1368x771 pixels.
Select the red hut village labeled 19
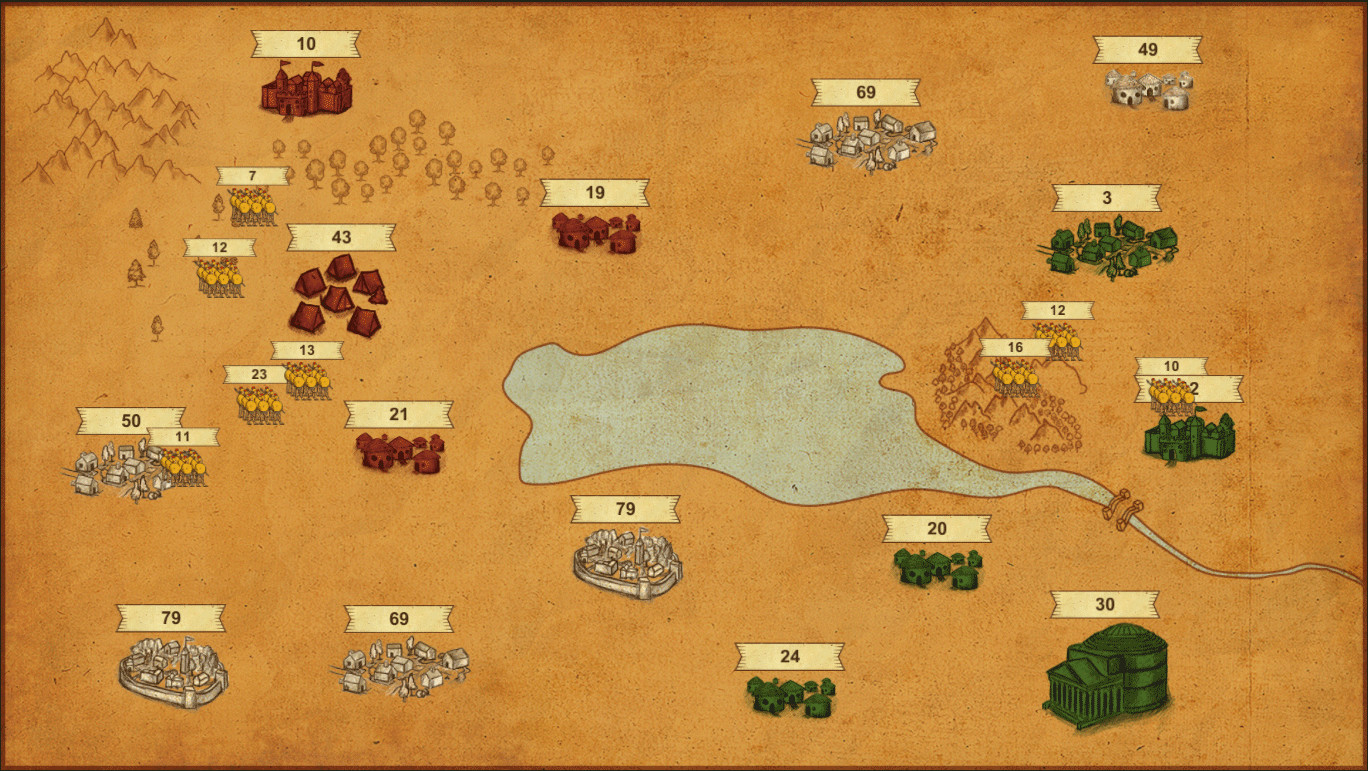[595, 235]
